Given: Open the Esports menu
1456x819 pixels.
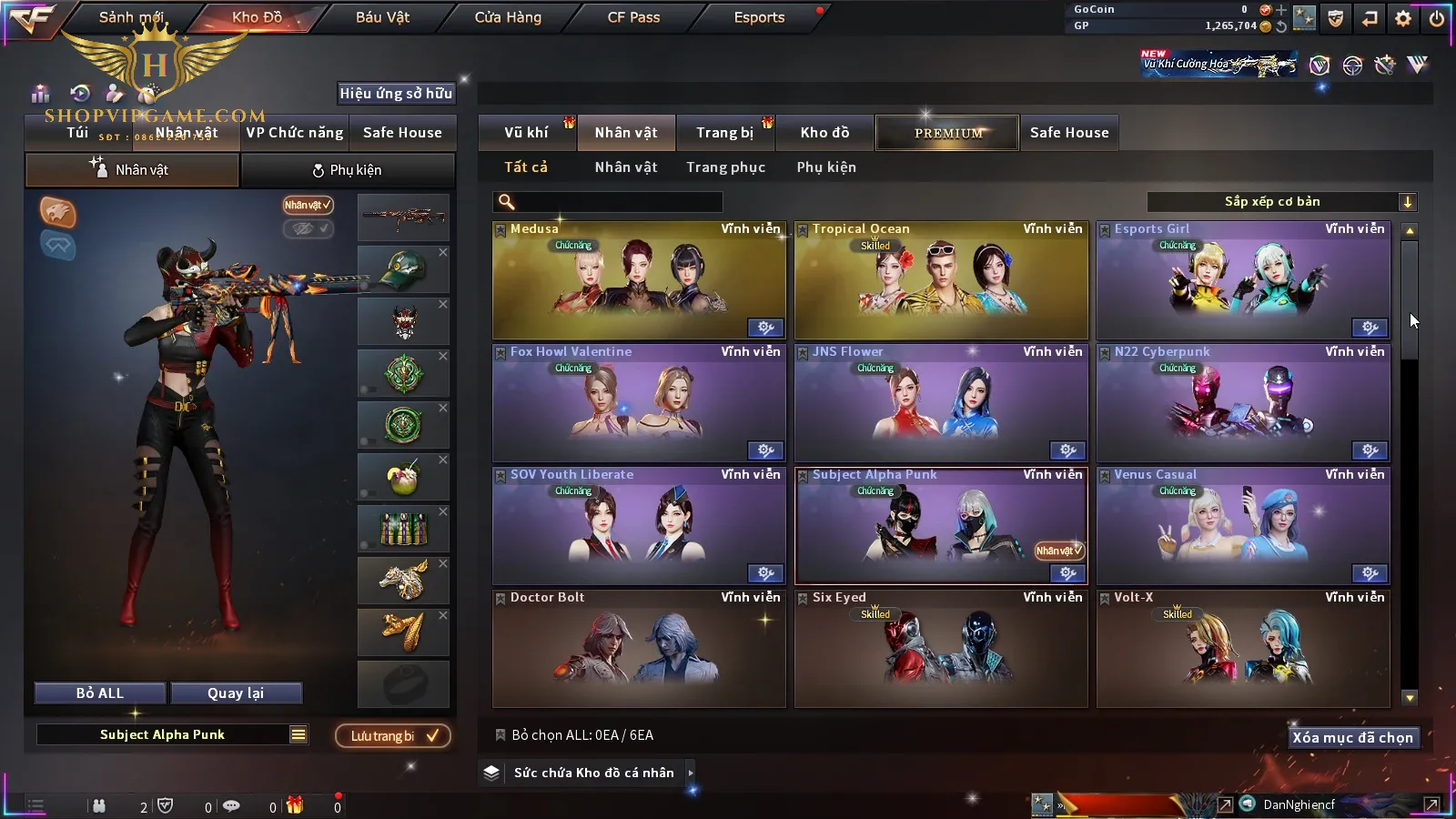Looking at the screenshot, I should click(759, 17).
